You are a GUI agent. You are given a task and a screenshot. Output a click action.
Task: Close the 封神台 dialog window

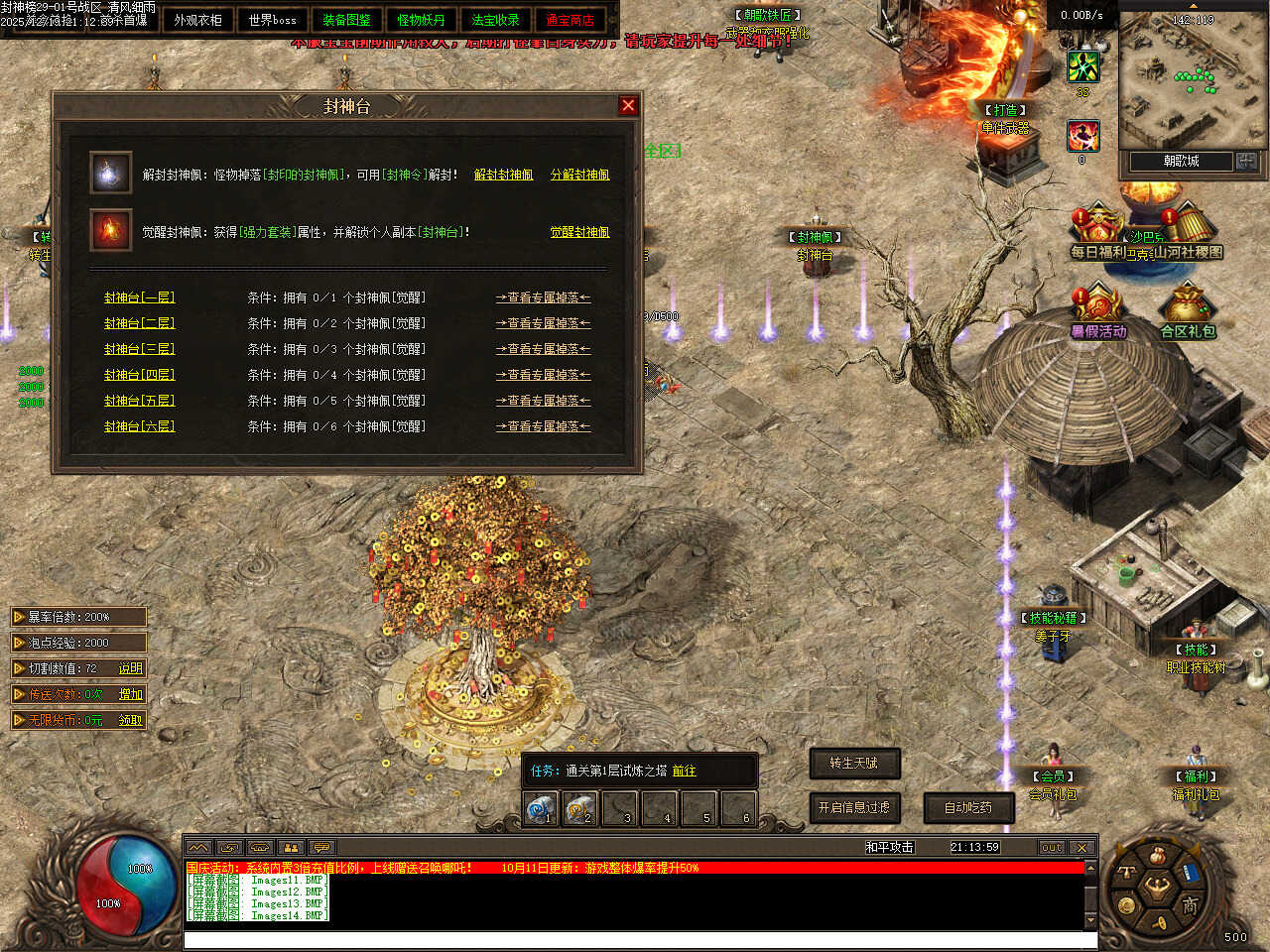[x=628, y=106]
